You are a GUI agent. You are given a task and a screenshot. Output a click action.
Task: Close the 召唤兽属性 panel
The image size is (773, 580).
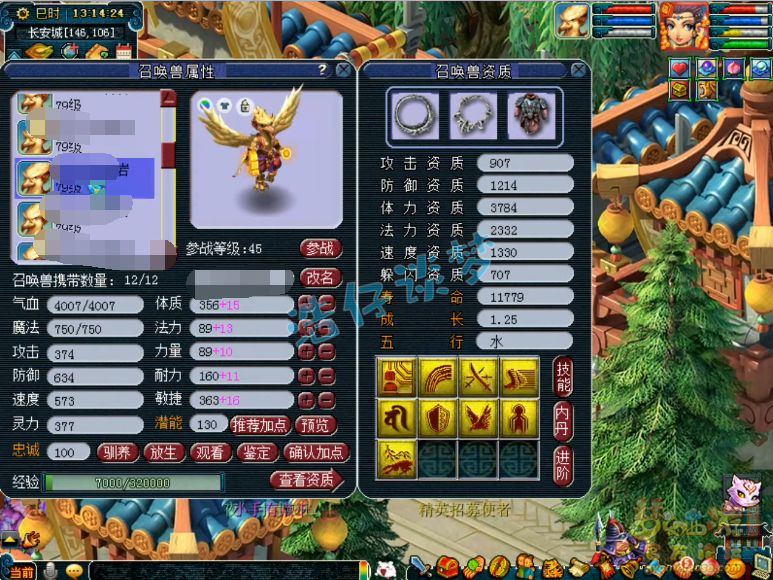343,71
